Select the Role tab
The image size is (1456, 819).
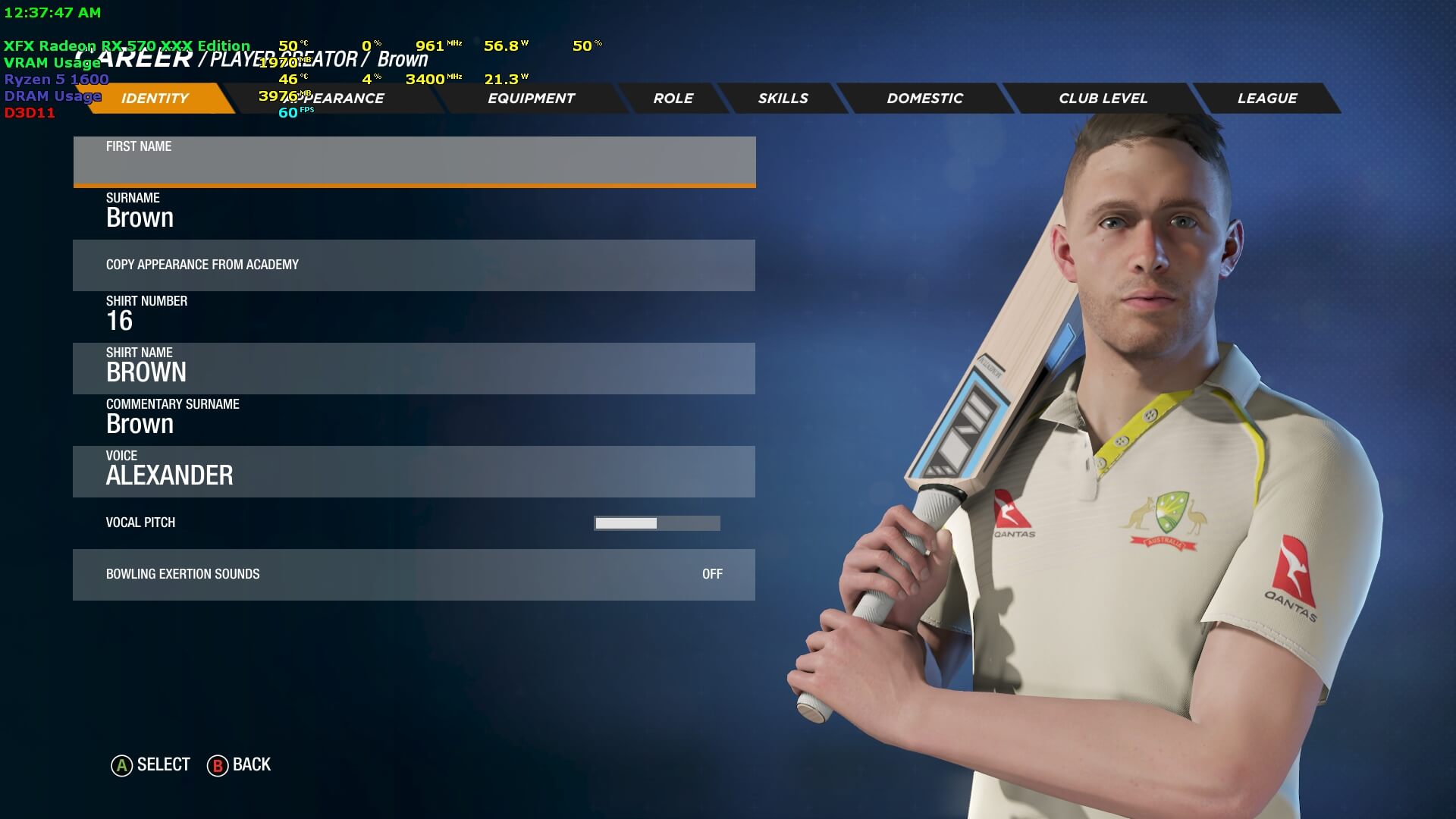[673, 99]
